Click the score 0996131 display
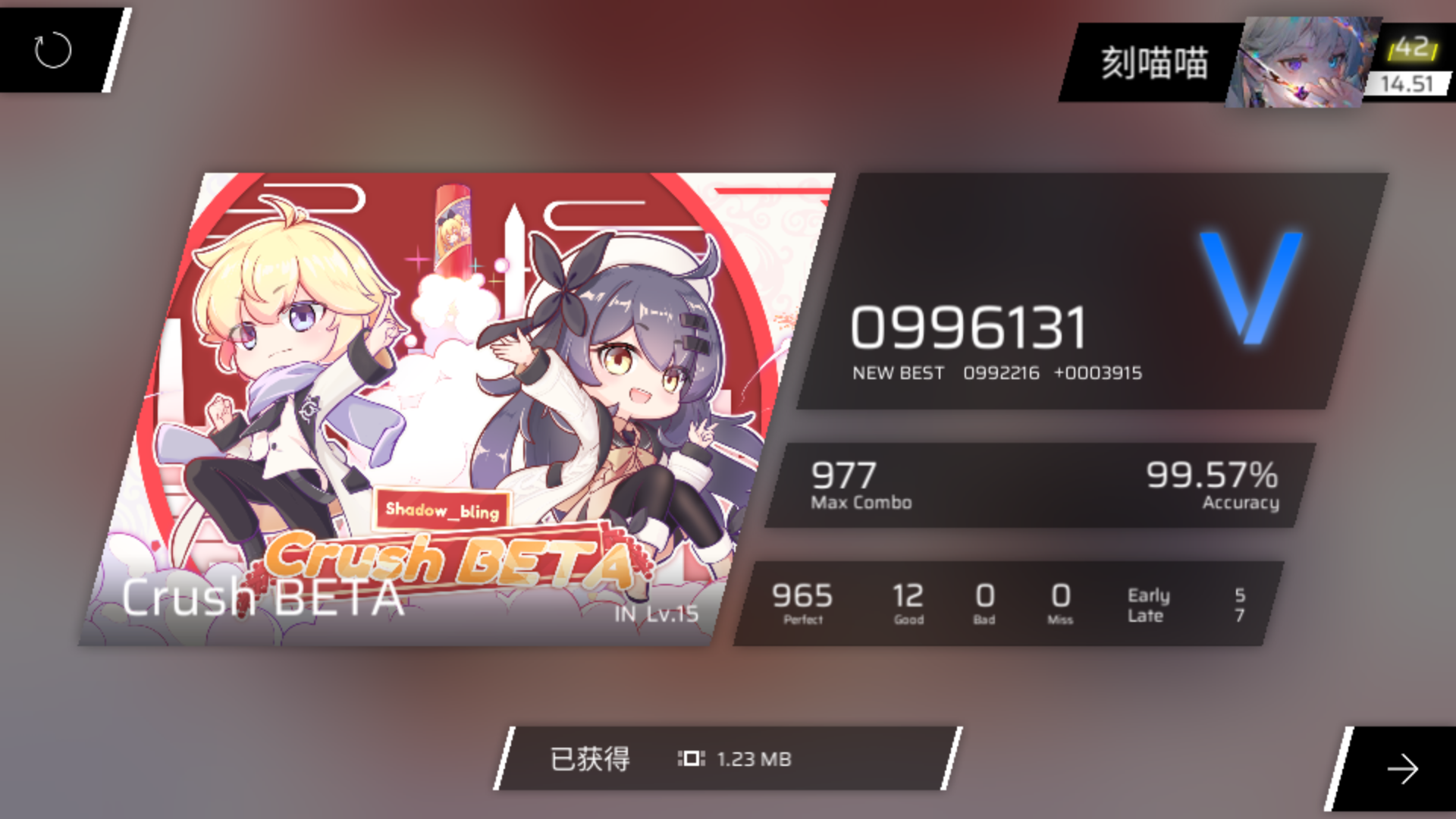Screen dimensions: 1456x819 969,326
